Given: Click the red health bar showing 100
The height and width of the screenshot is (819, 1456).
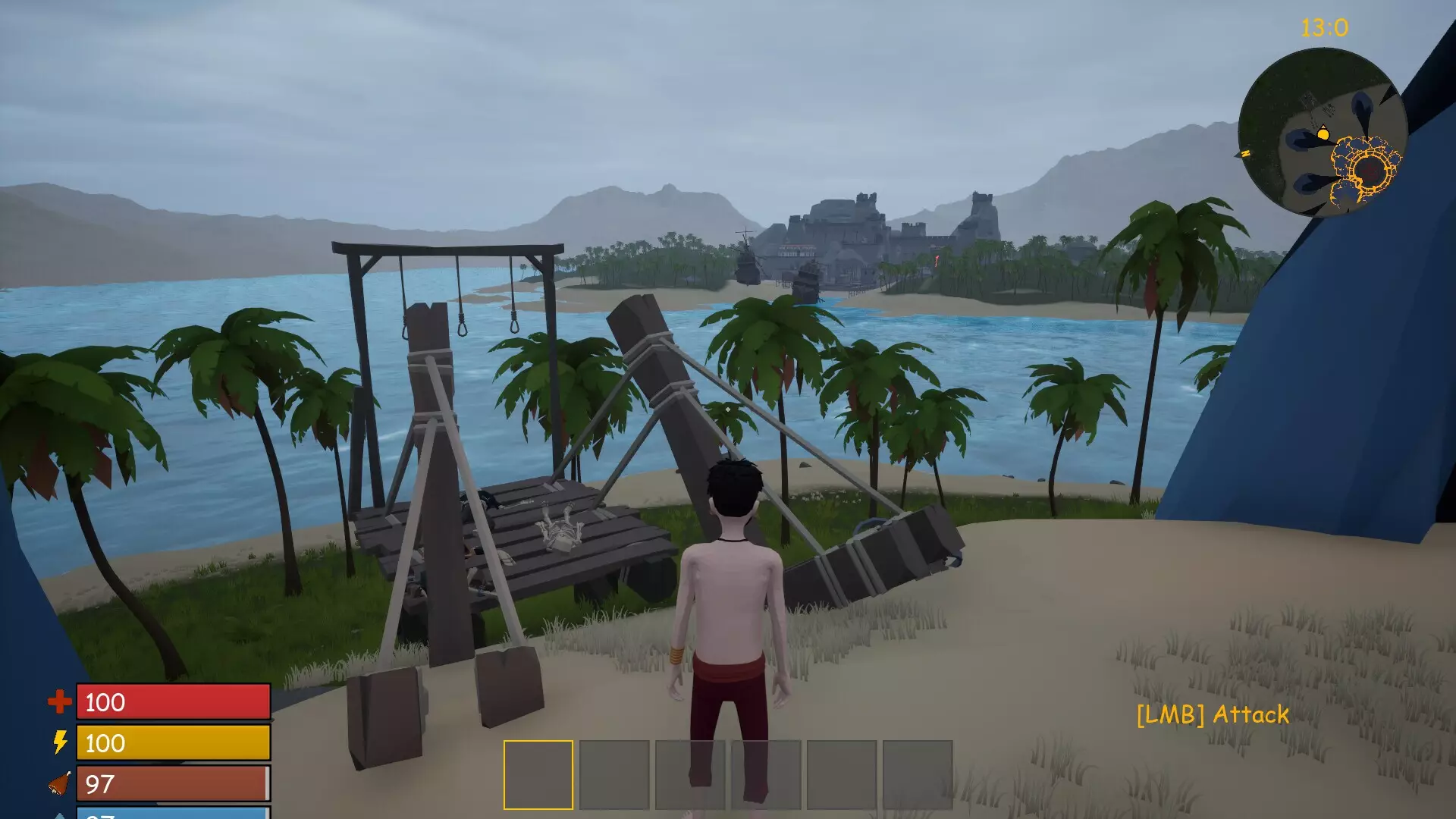Looking at the screenshot, I should point(173,703).
